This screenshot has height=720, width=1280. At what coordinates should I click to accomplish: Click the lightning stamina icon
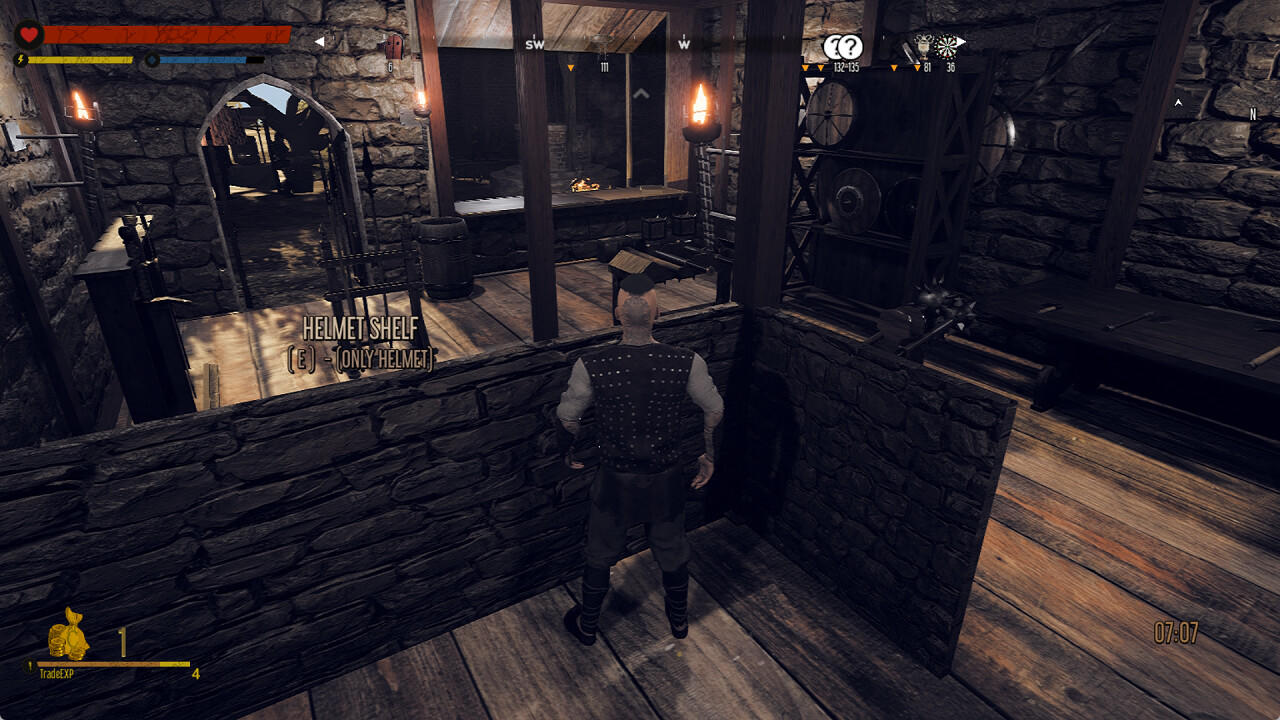21,59
